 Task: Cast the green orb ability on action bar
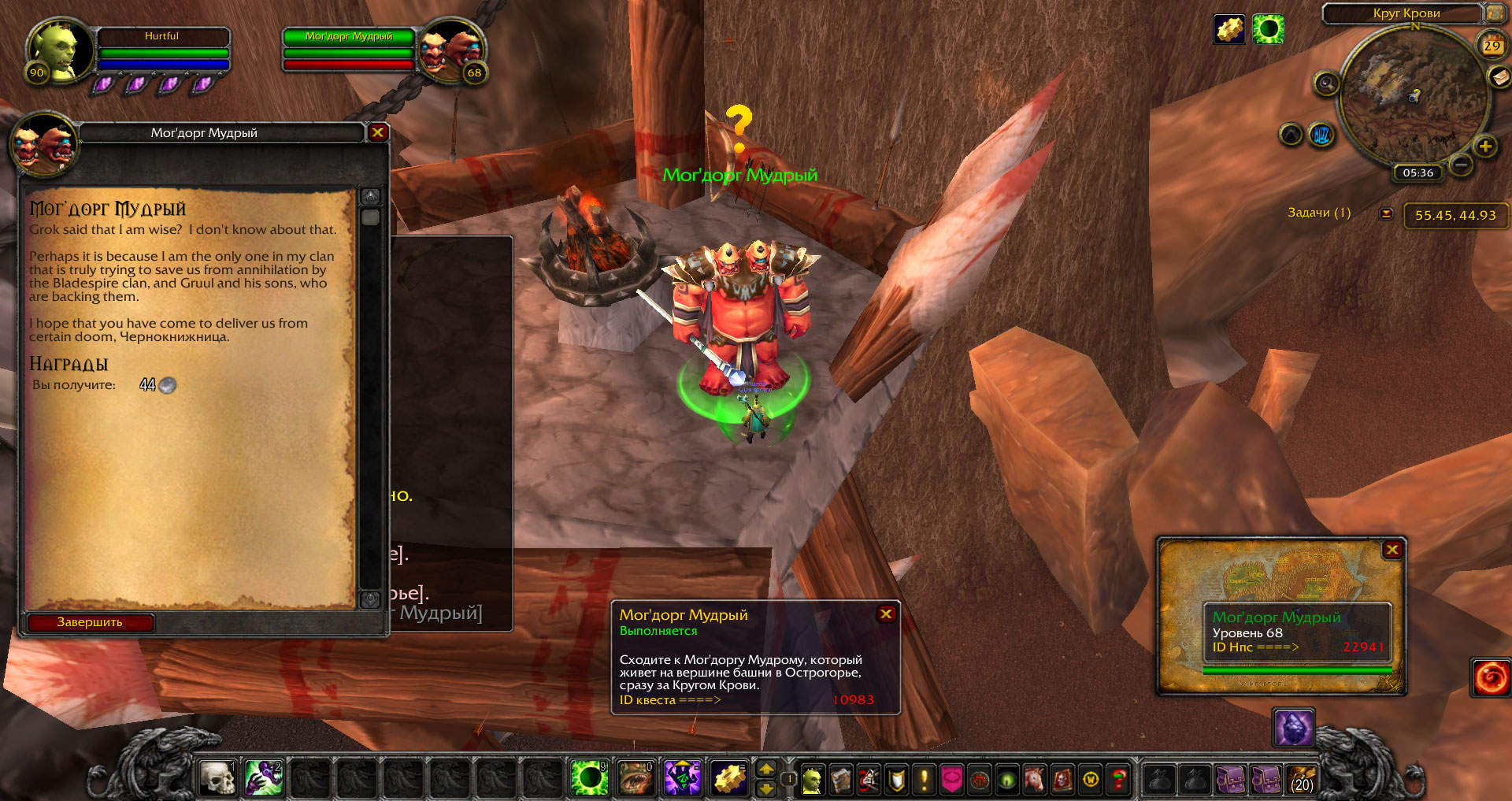[x=589, y=778]
